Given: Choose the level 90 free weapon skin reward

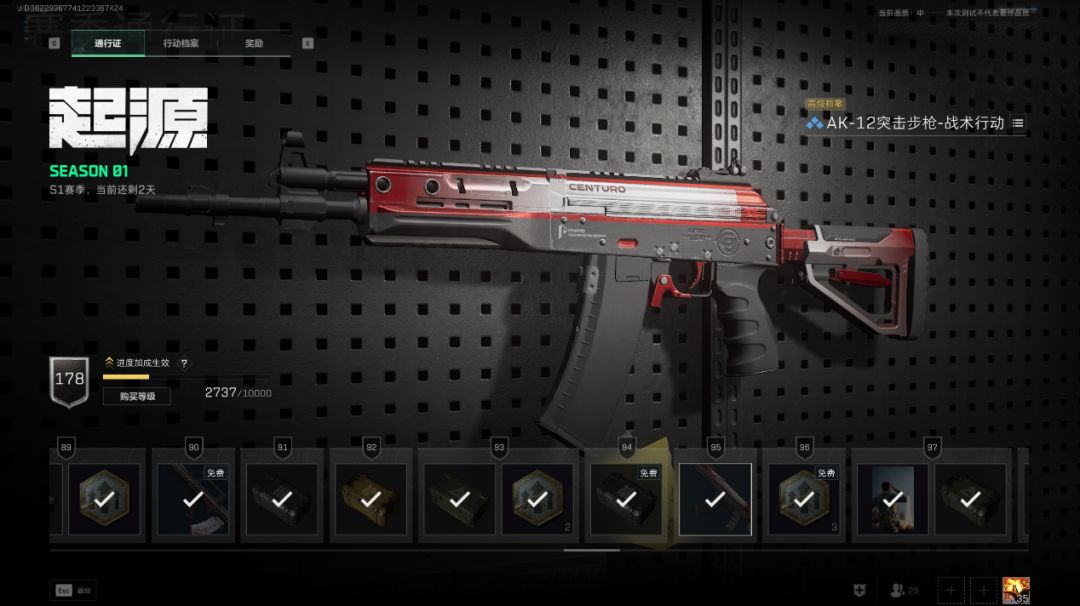Looking at the screenshot, I should click(x=194, y=498).
